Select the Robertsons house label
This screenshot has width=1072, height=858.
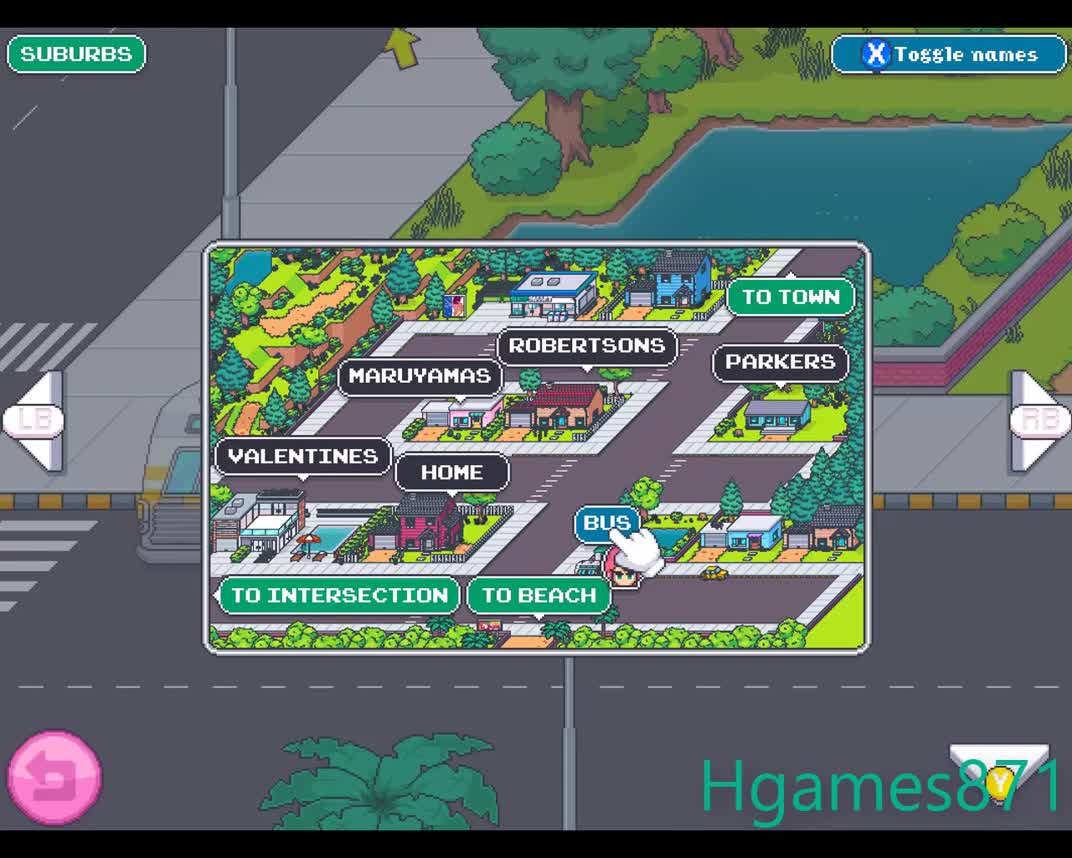587,346
